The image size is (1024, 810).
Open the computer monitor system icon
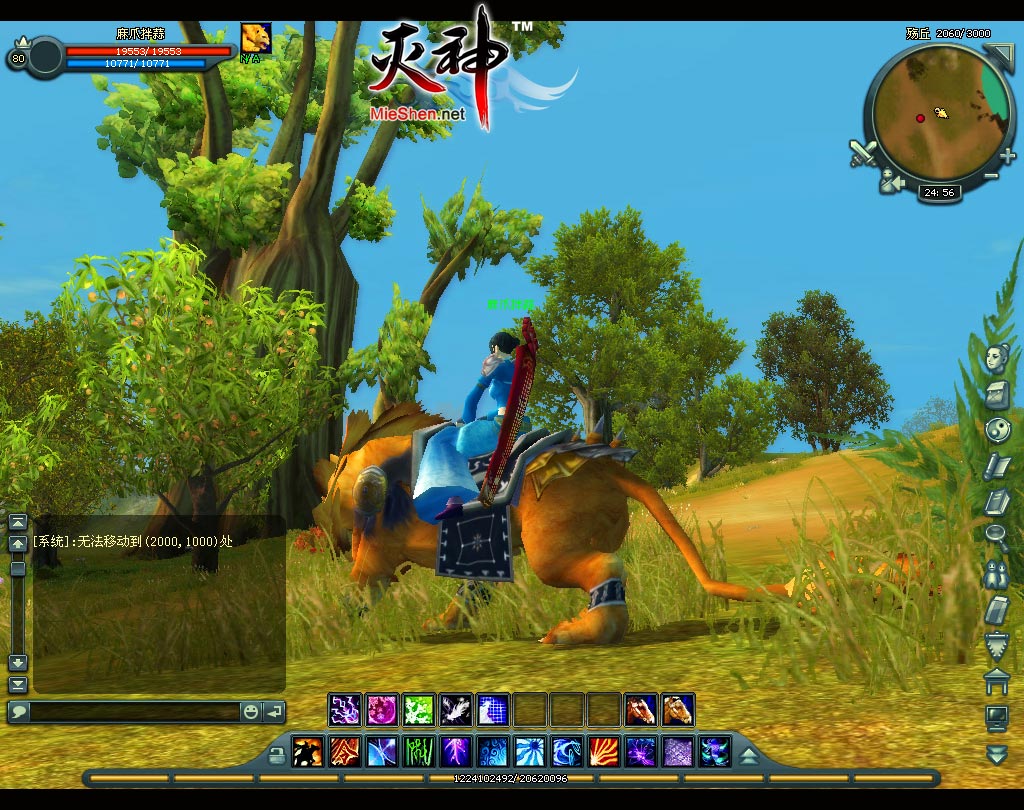pos(996,716)
